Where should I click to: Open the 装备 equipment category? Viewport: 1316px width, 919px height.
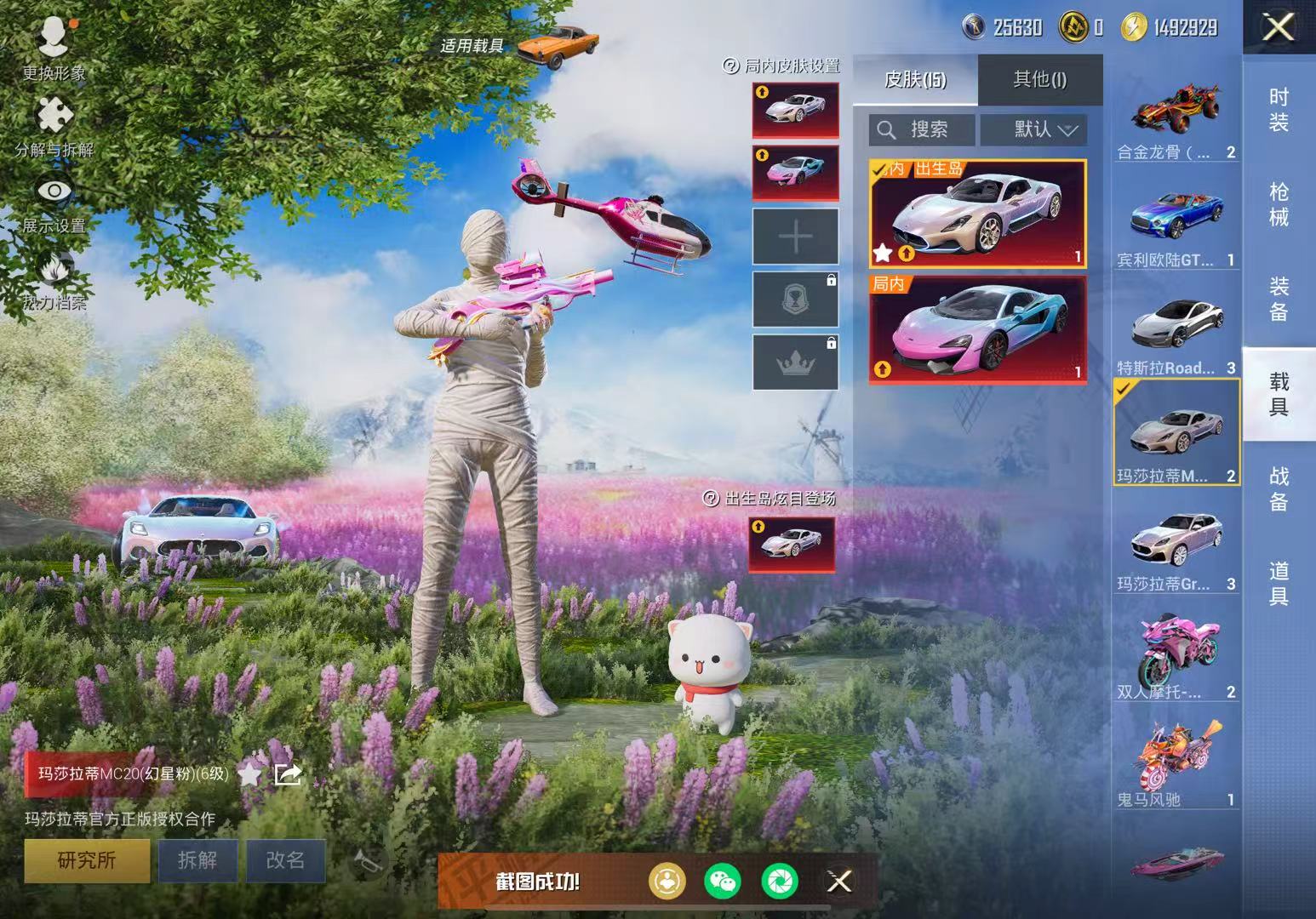pyautogui.click(x=1279, y=299)
